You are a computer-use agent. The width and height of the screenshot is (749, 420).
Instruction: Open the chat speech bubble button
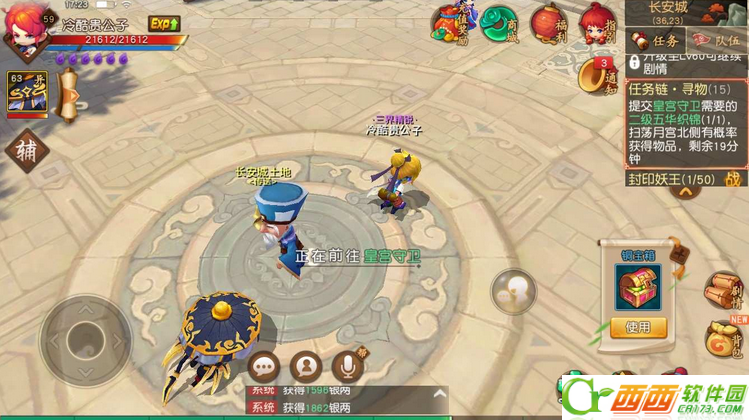click(x=265, y=366)
